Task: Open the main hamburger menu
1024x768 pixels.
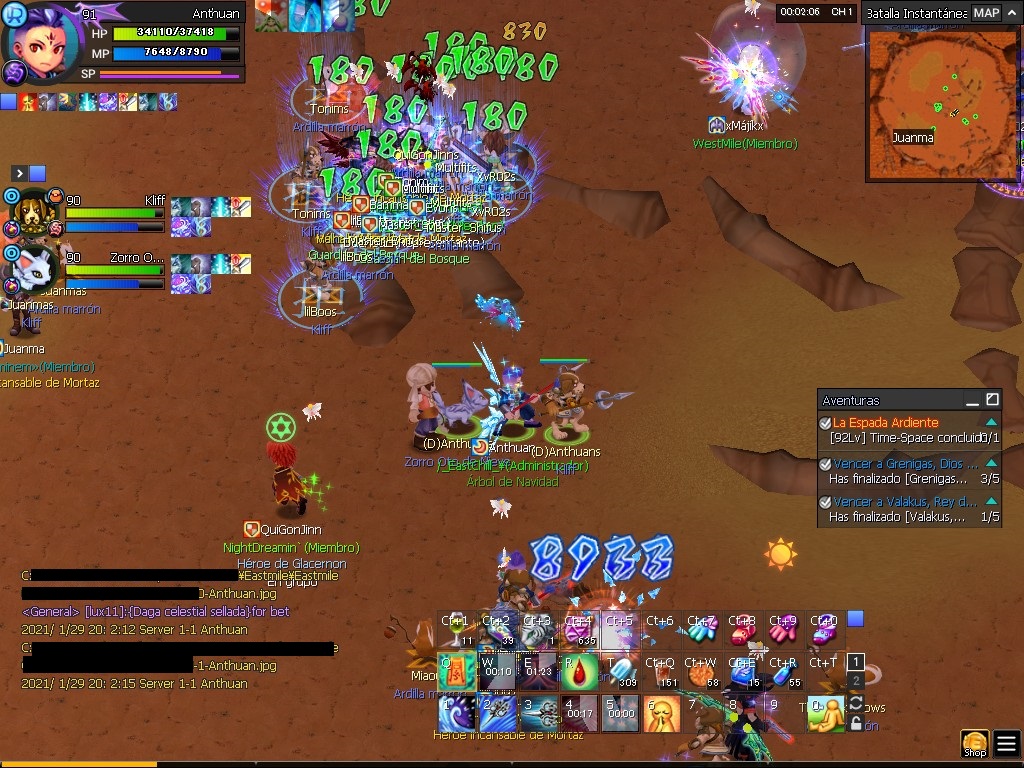Action: tap(1006, 744)
